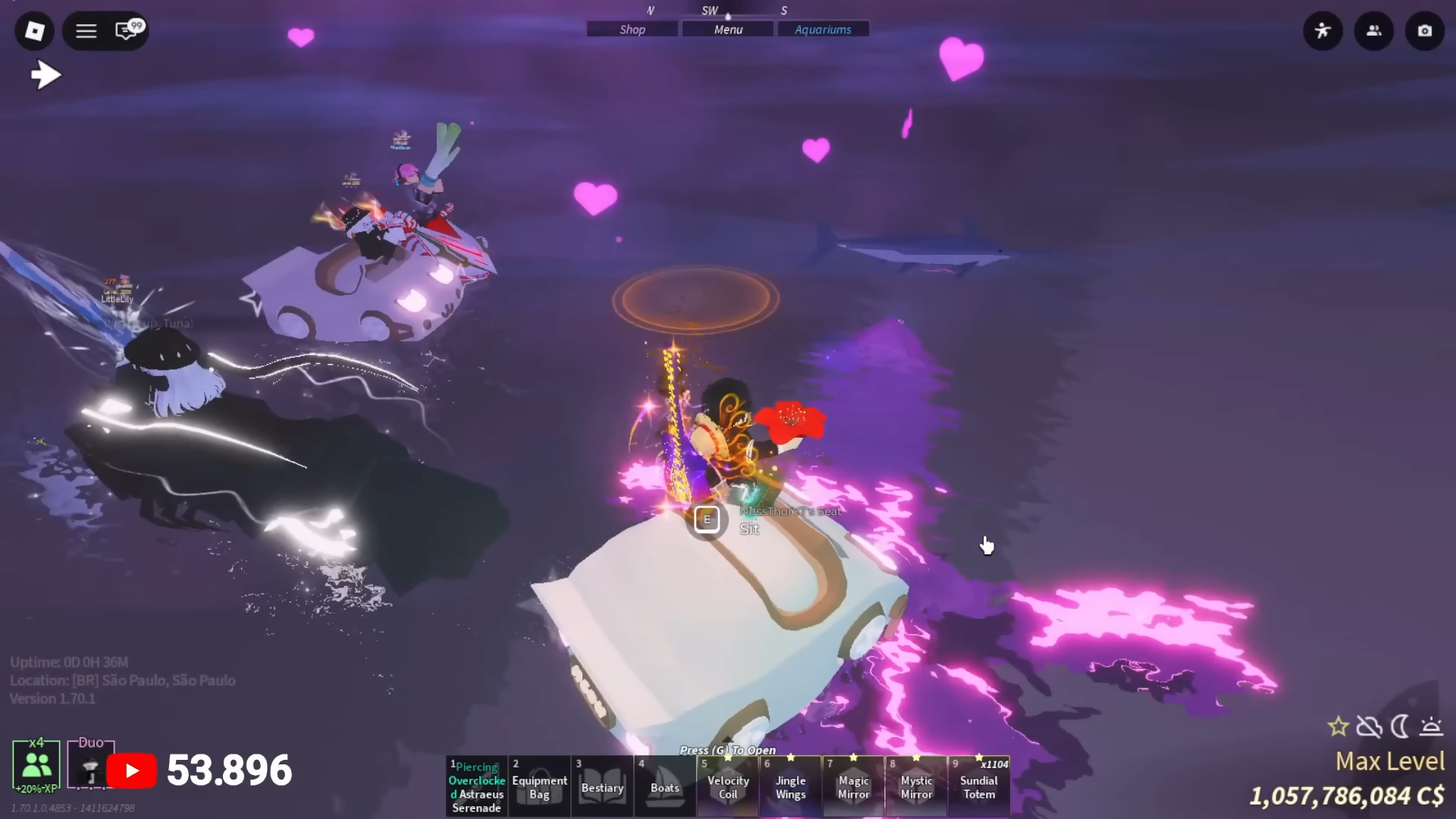The width and height of the screenshot is (1456, 819).
Task: Open the hamburger menu
Action: [86, 31]
